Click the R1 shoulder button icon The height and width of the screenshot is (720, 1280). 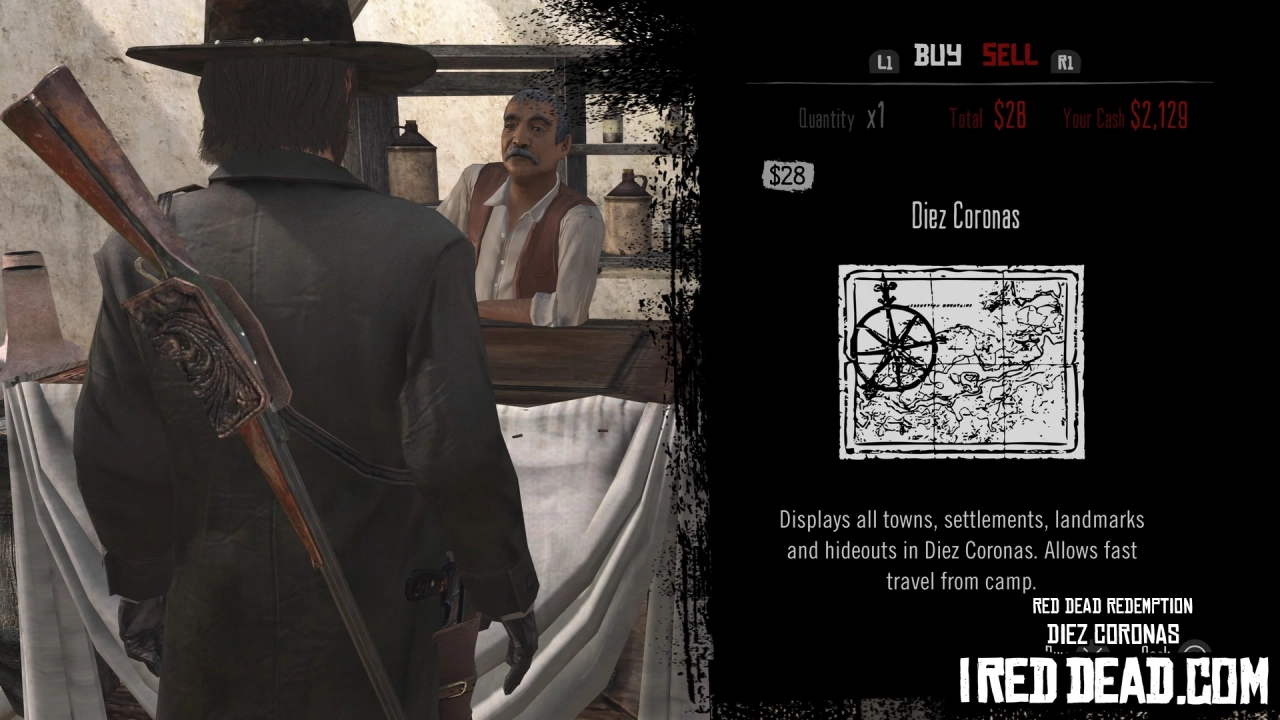[x=1065, y=61]
